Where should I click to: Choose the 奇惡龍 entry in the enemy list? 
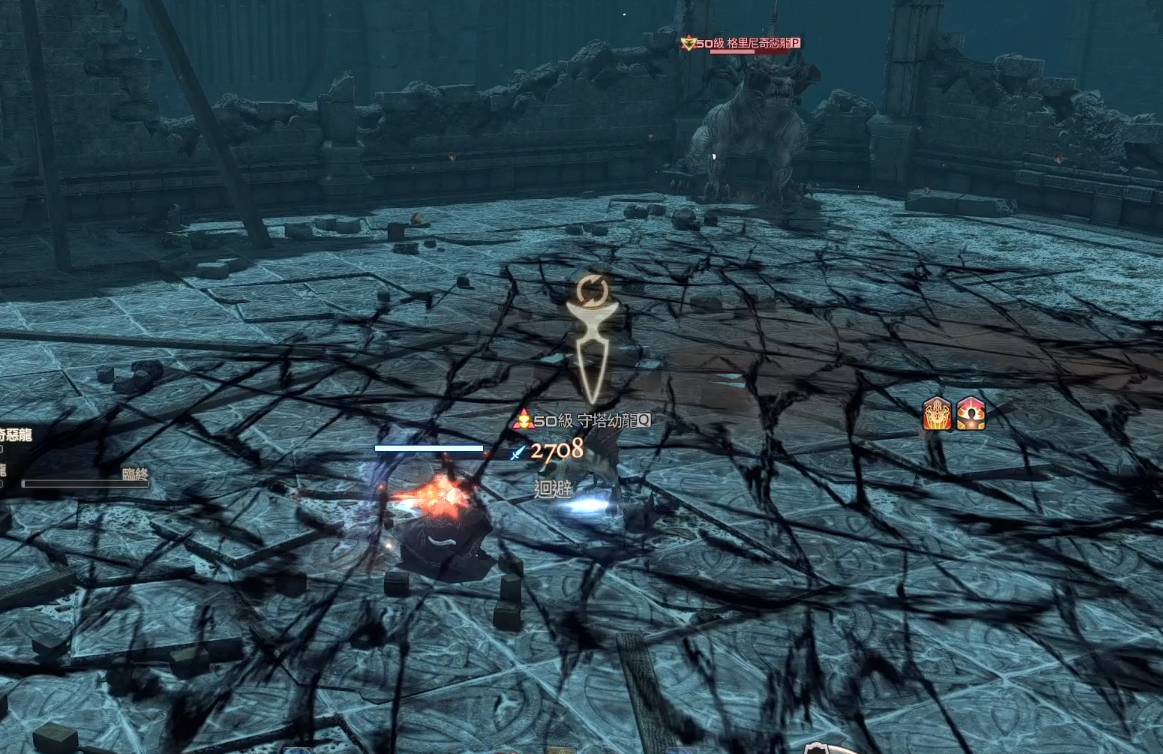(18, 435)
